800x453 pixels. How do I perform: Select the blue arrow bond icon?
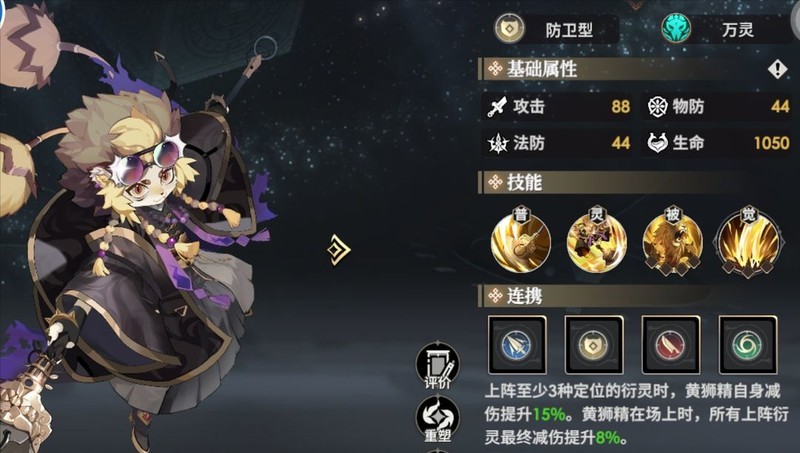(x=516, y=345)
